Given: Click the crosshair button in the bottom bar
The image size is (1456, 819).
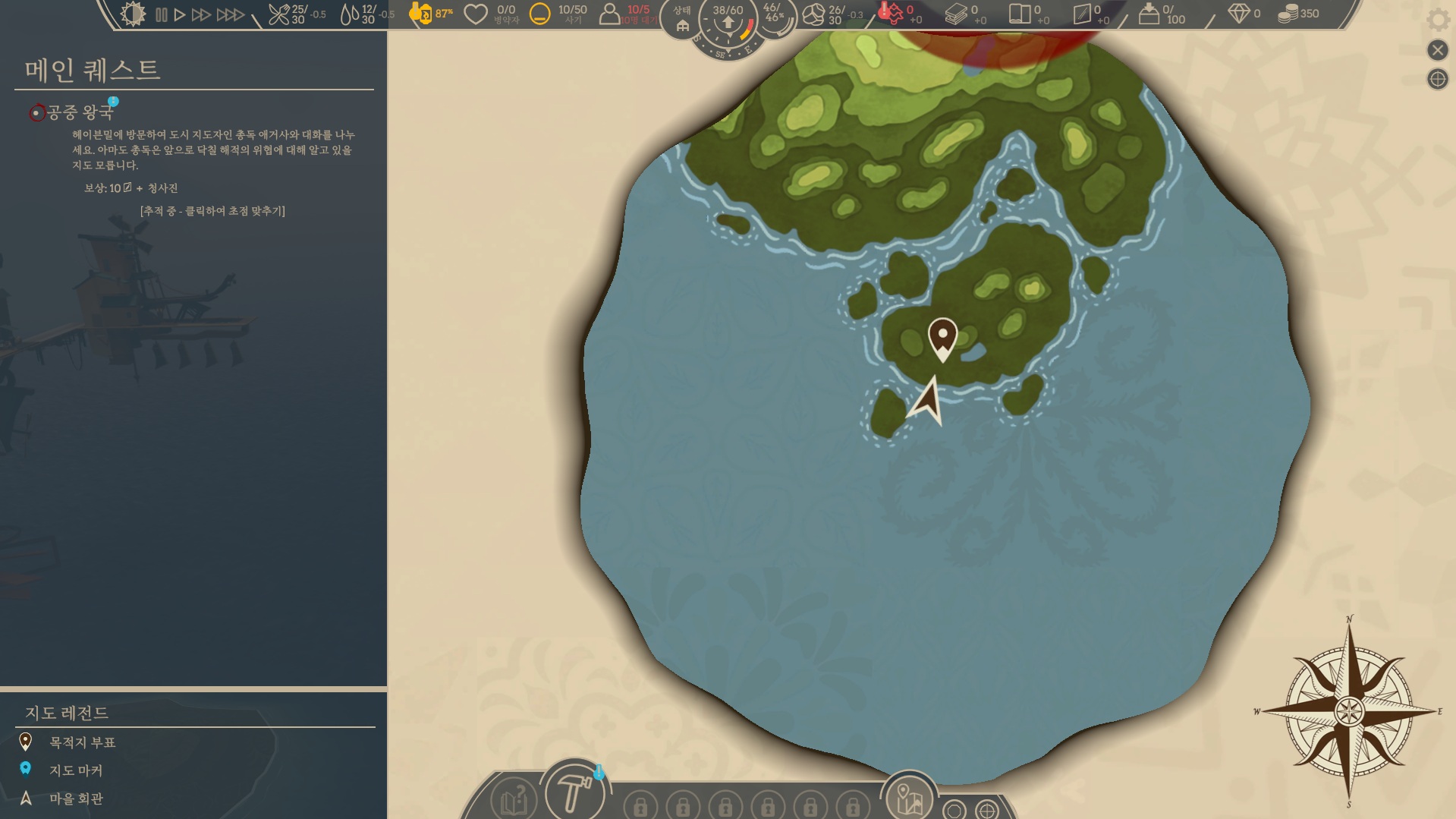Looking at the screenshot, I should [x=987, y=810].
